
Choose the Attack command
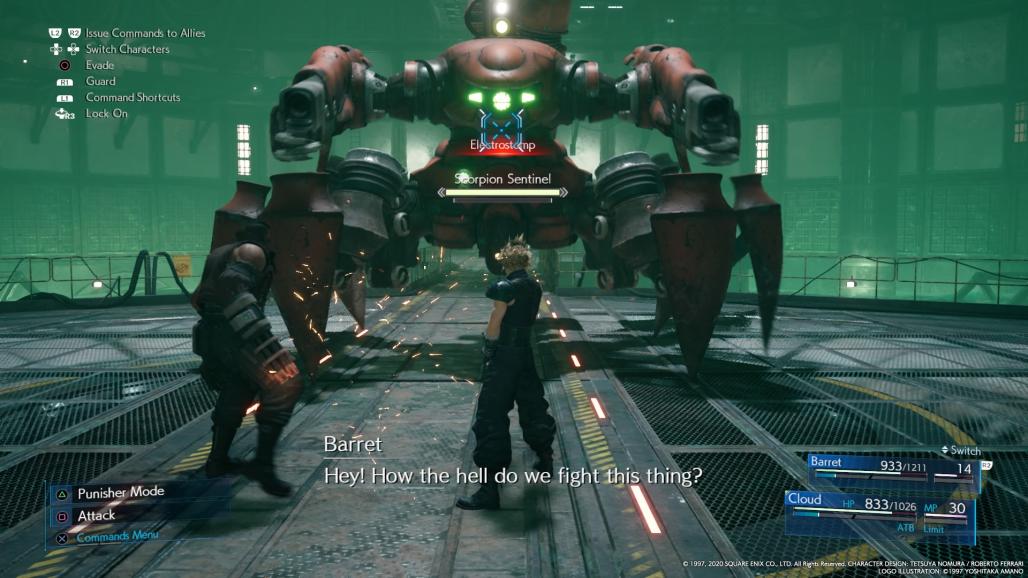[x=97, y=515]
